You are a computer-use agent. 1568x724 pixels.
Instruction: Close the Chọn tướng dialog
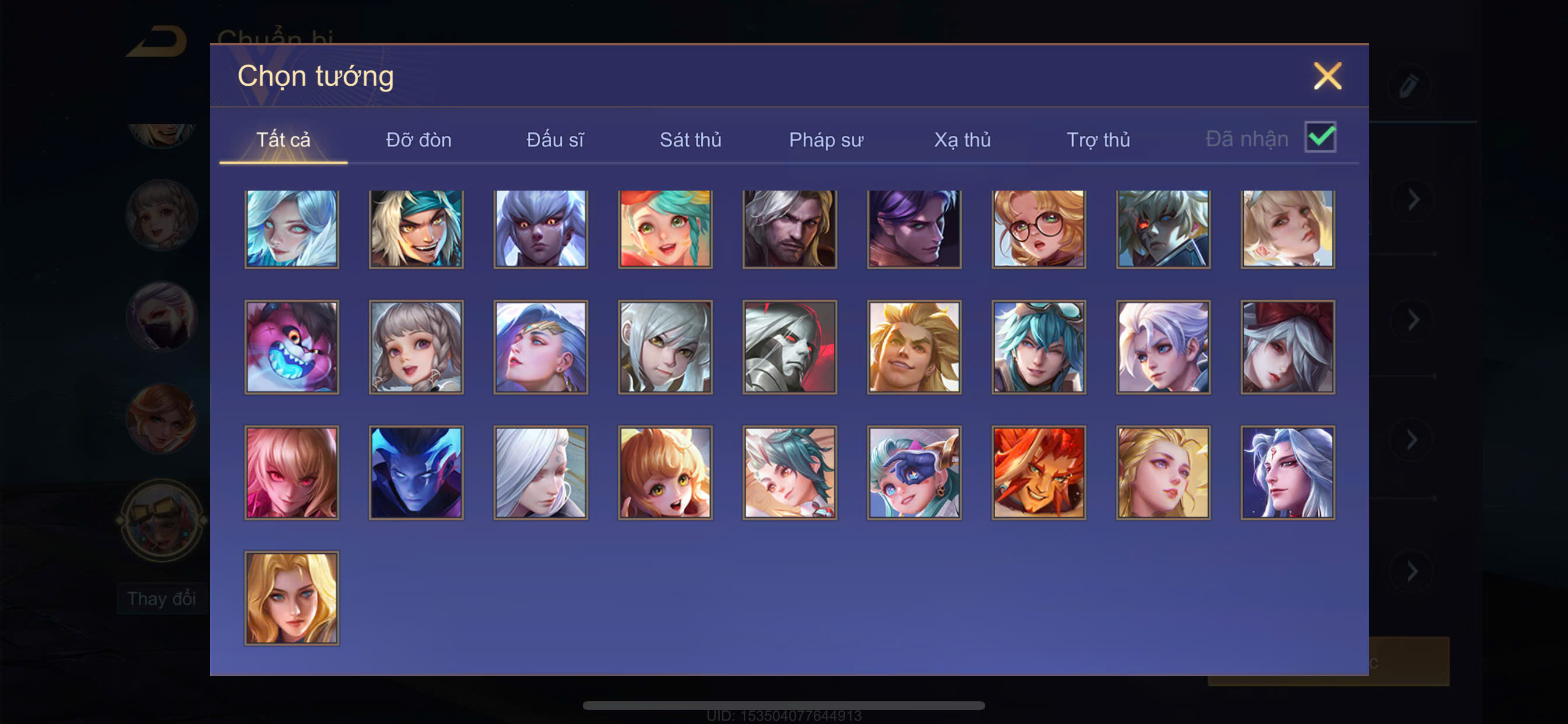pyautogui.click(x=1327, y=77)
